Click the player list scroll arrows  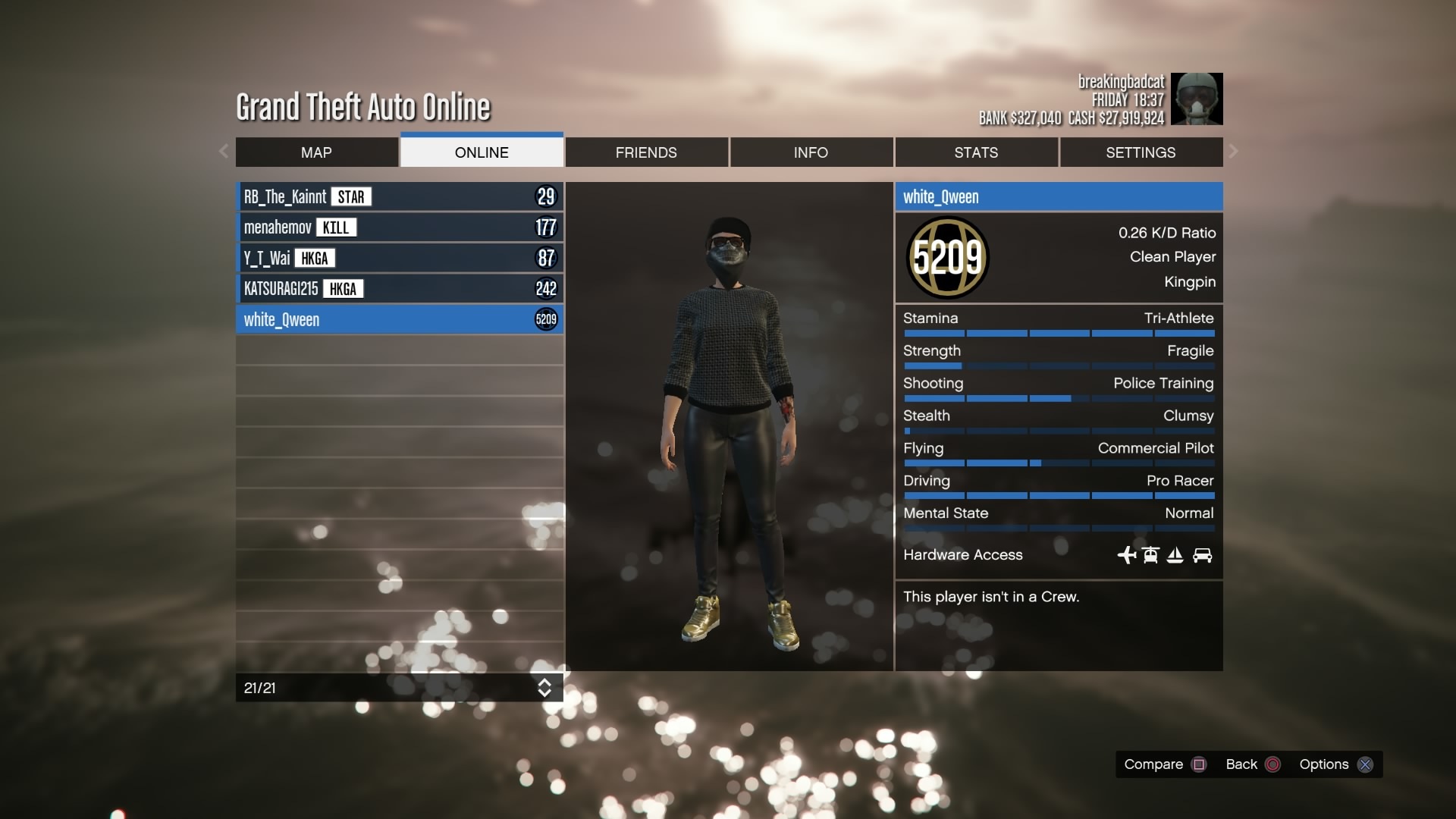pos(544,688)
